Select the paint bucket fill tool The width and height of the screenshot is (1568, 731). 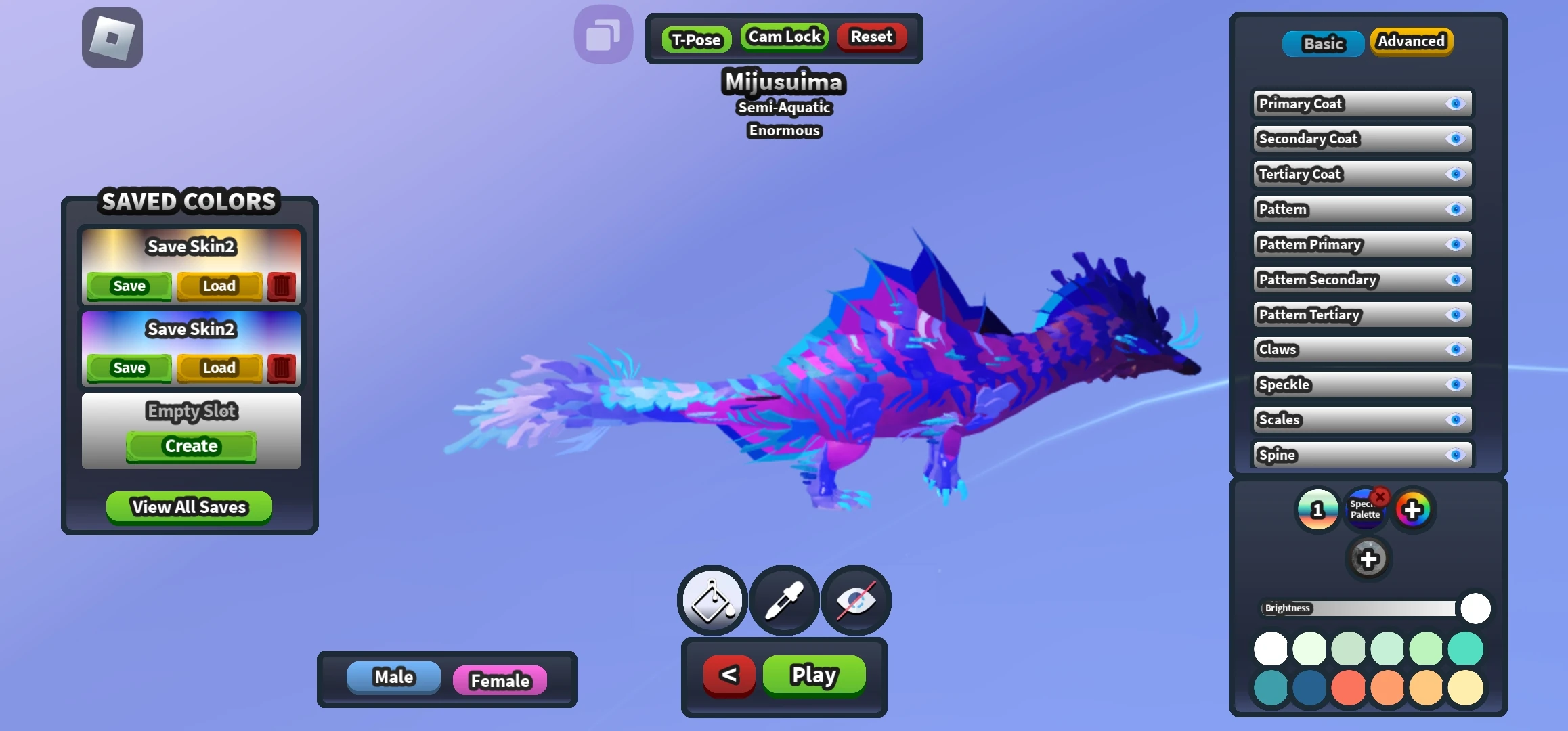[x=711, y=600]
